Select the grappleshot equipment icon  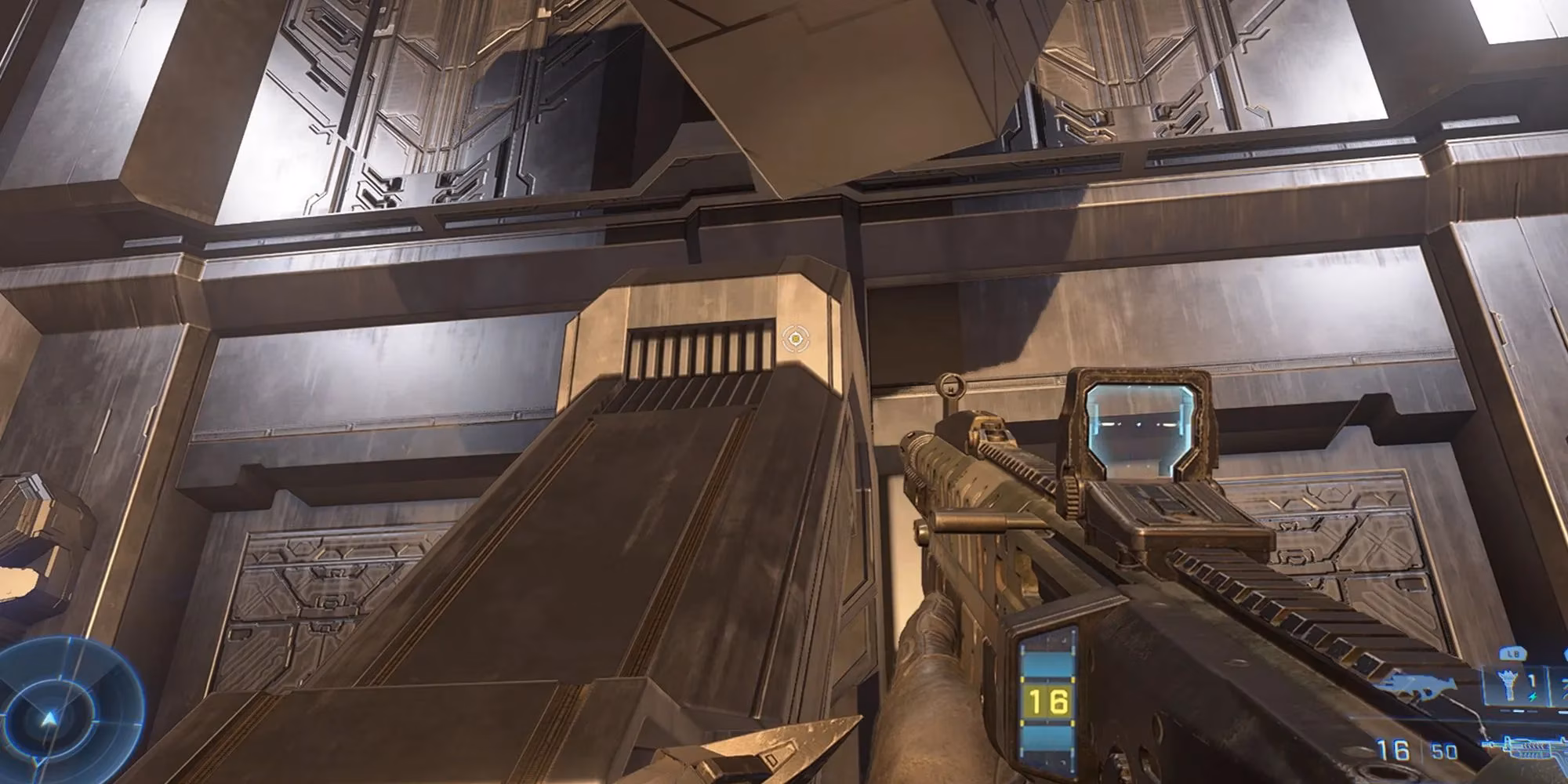pyautogui.click(x=1508, y=685)
